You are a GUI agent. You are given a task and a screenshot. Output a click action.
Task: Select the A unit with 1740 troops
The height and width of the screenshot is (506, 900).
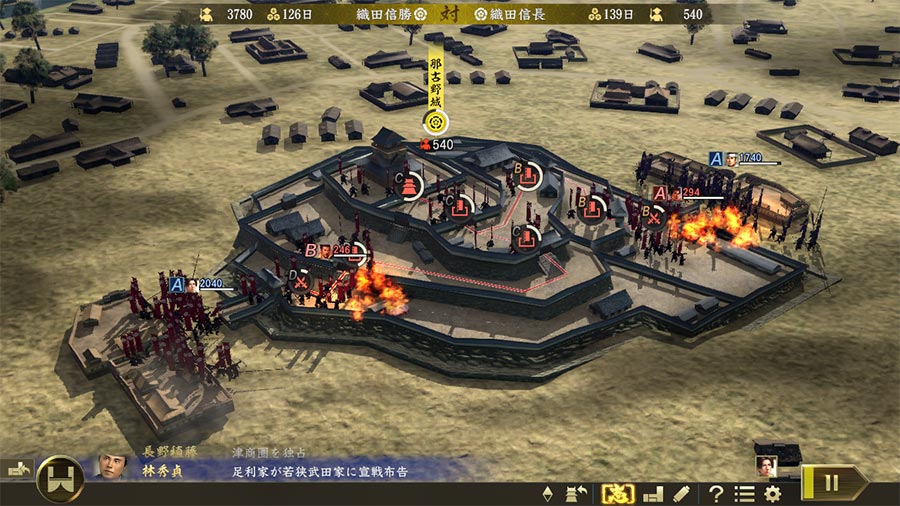click(x=716, y=159)
